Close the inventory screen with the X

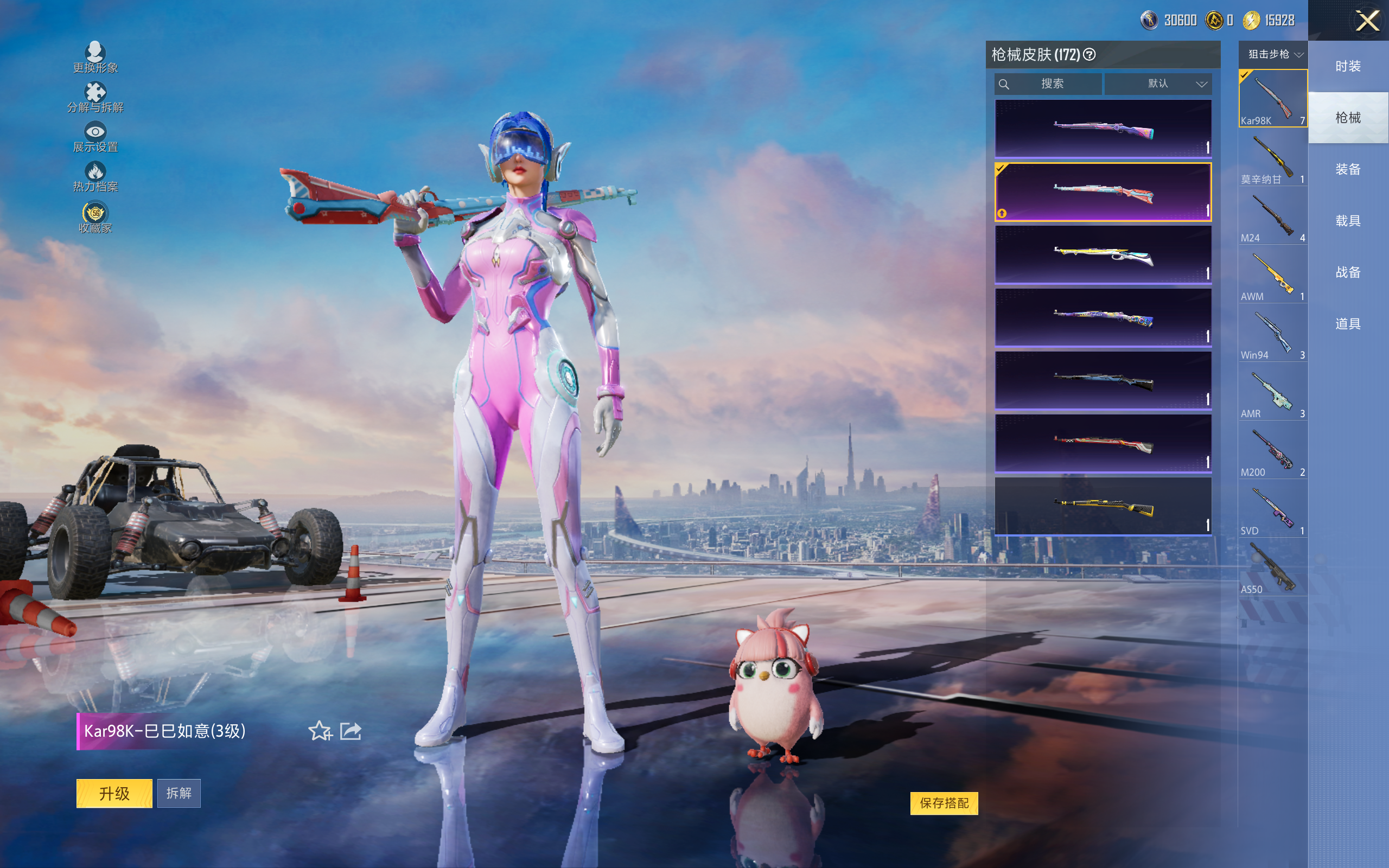1367,21
